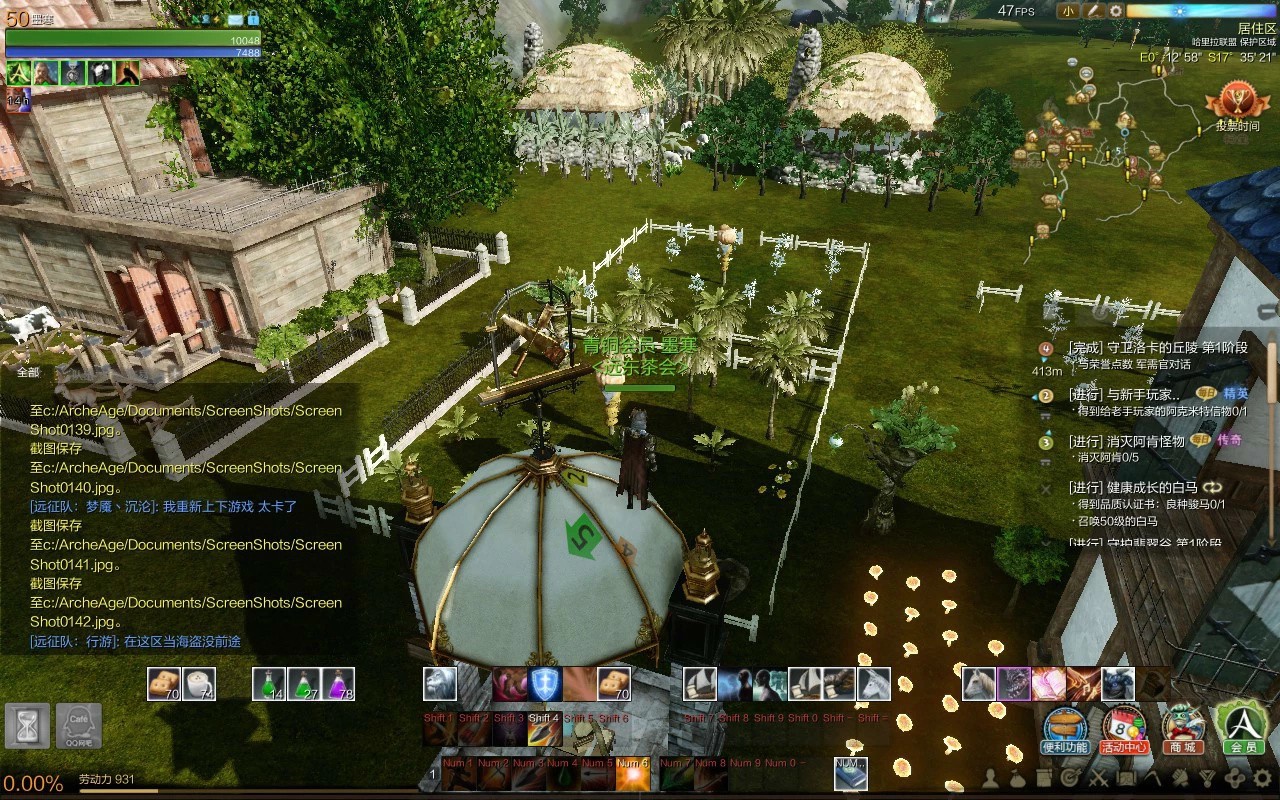
Task: Open the gear settings button above the minimap
Action: (x=1116, y=11)
